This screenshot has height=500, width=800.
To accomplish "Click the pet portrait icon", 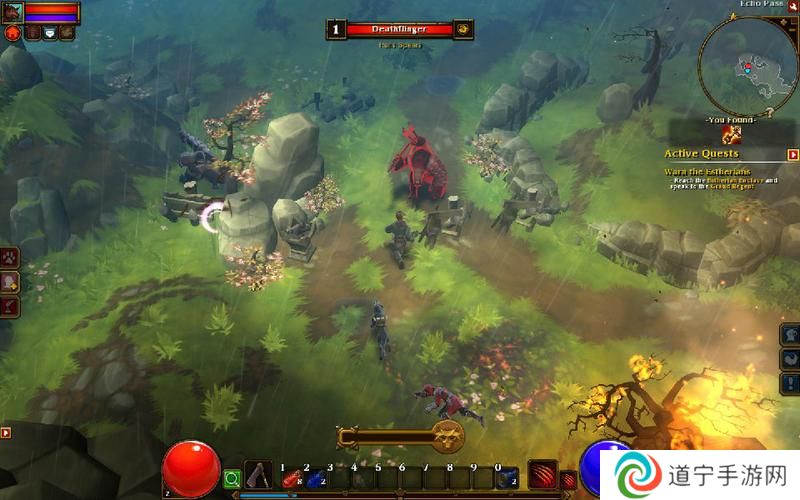I will [11, 12].
